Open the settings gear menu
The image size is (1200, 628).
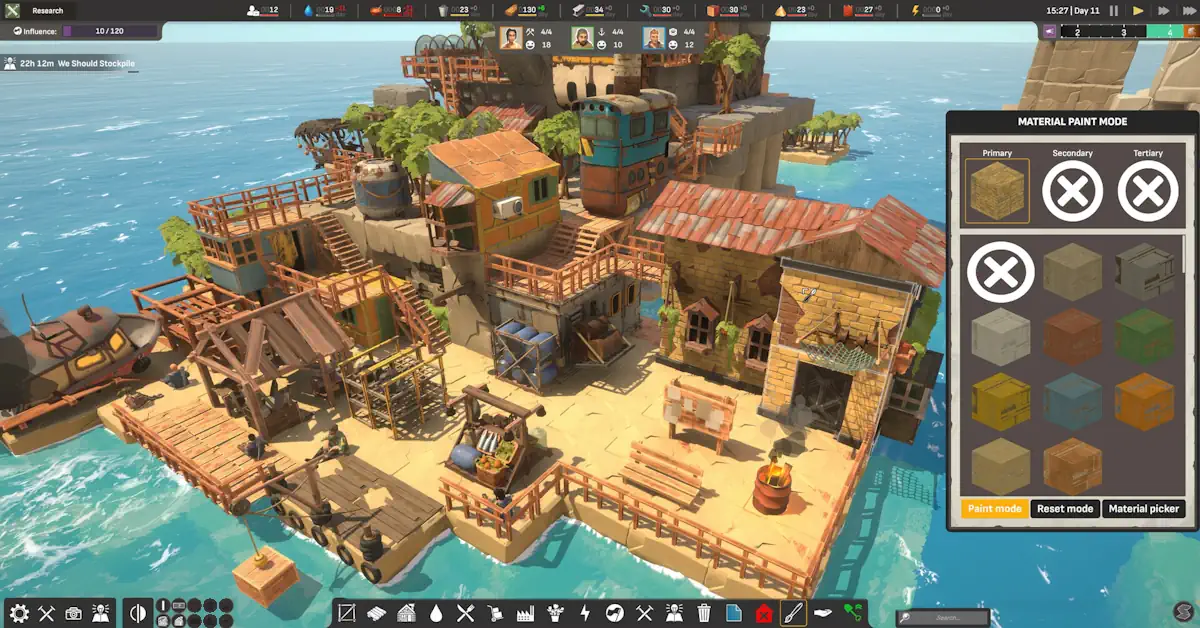(x=18, y=614)
